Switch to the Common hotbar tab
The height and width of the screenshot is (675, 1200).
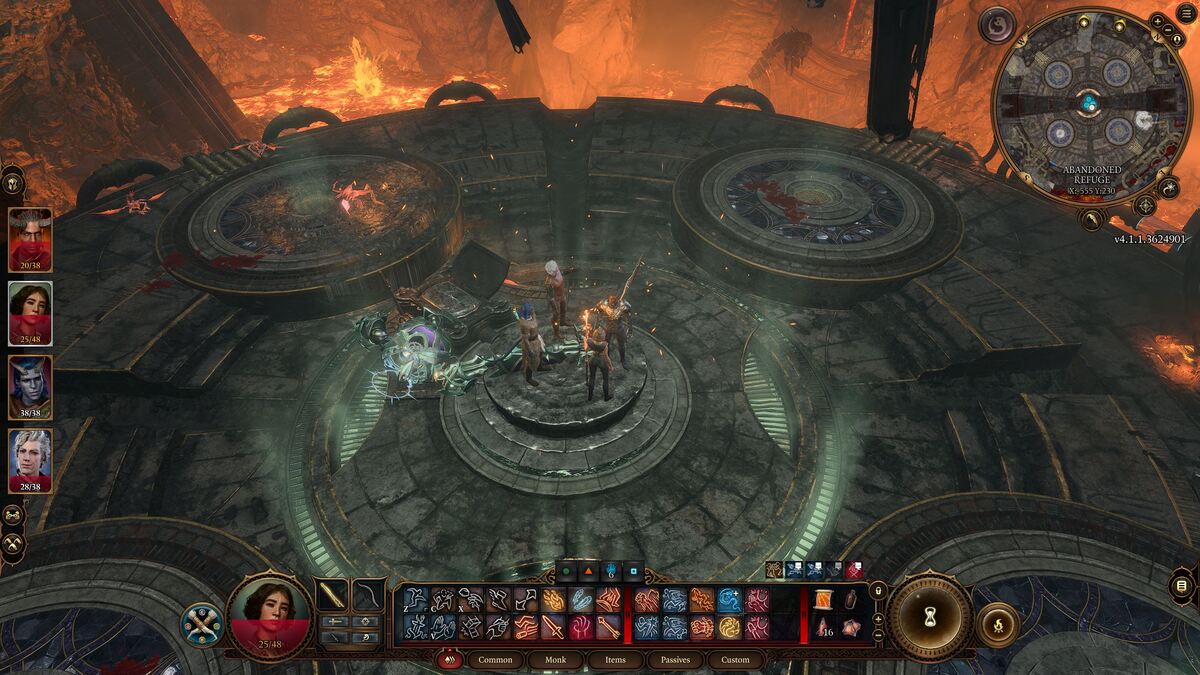[x=495, y=660]
